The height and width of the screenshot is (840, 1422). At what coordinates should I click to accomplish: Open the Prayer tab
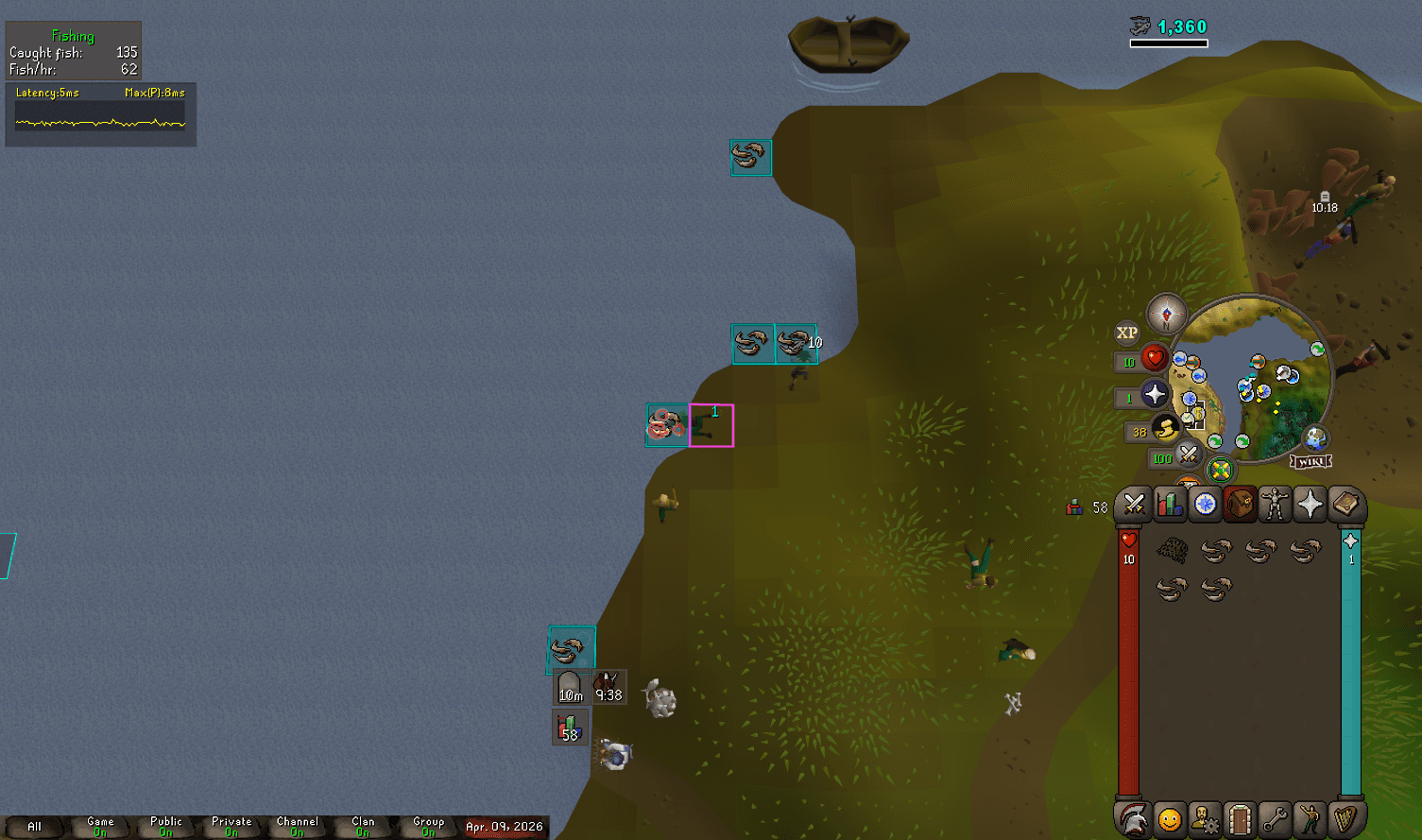1311,506
